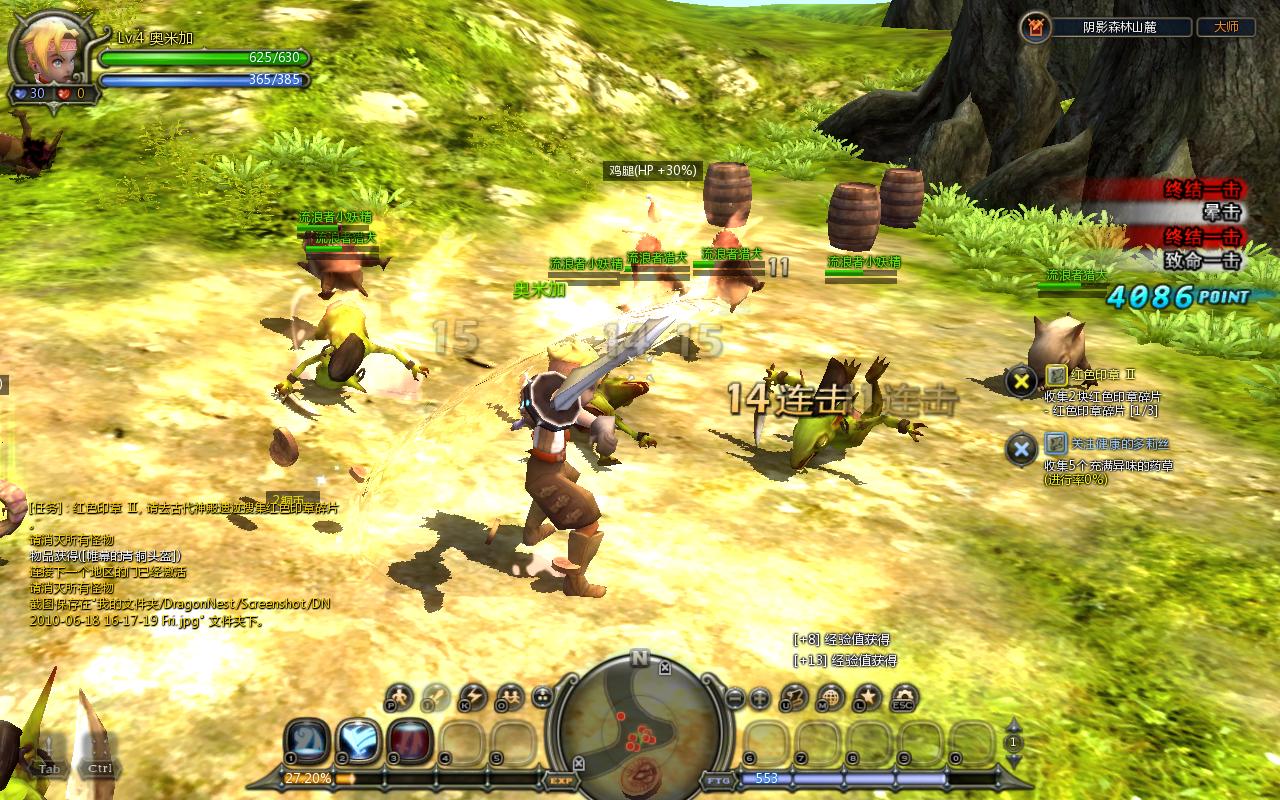1280x800 pixels.
Task: Open the system menu gear icon marked ESC
Action: (904, 697)
